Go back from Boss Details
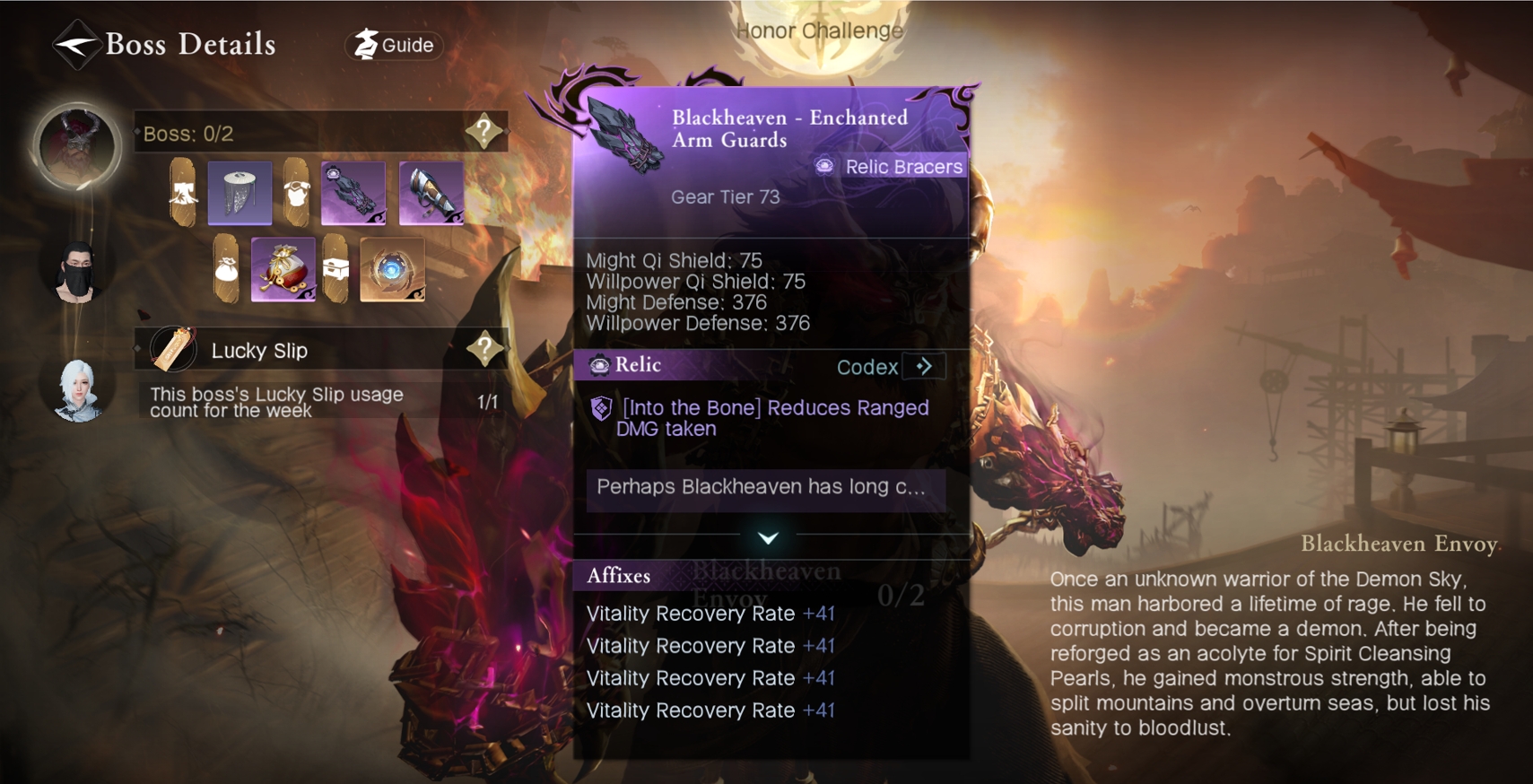 75,44
